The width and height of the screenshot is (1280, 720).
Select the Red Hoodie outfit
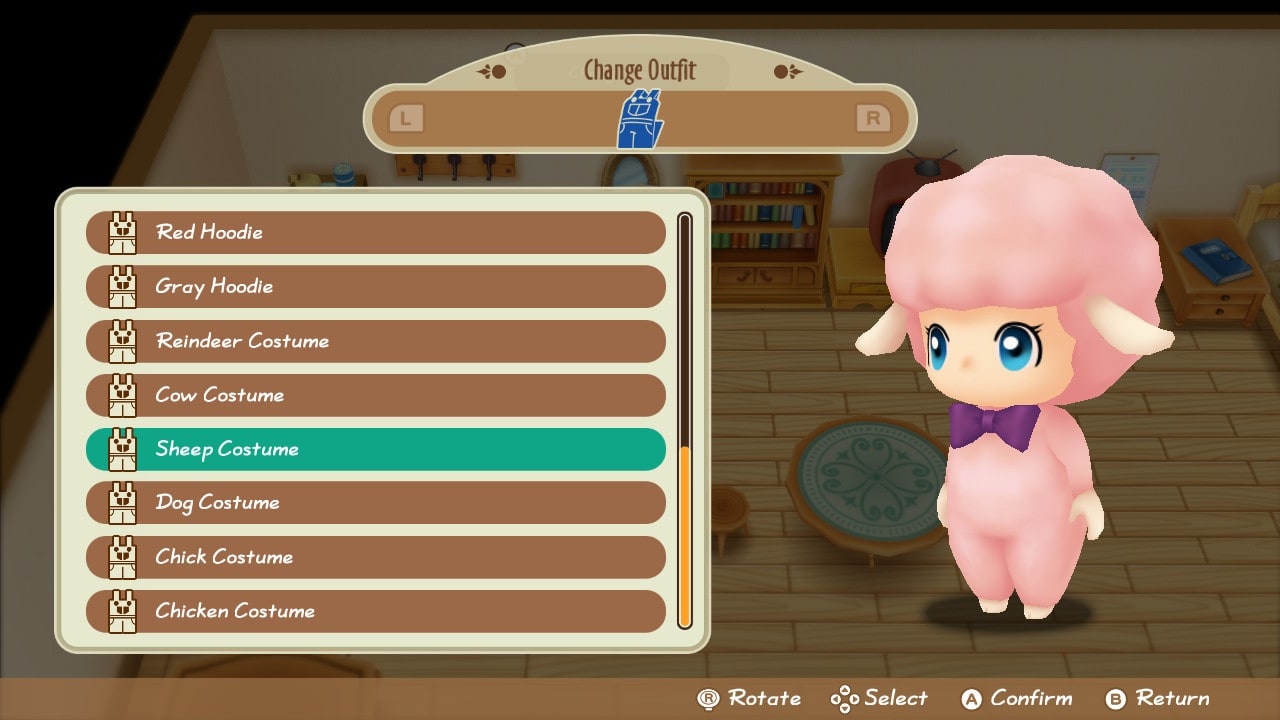[375, 232]
